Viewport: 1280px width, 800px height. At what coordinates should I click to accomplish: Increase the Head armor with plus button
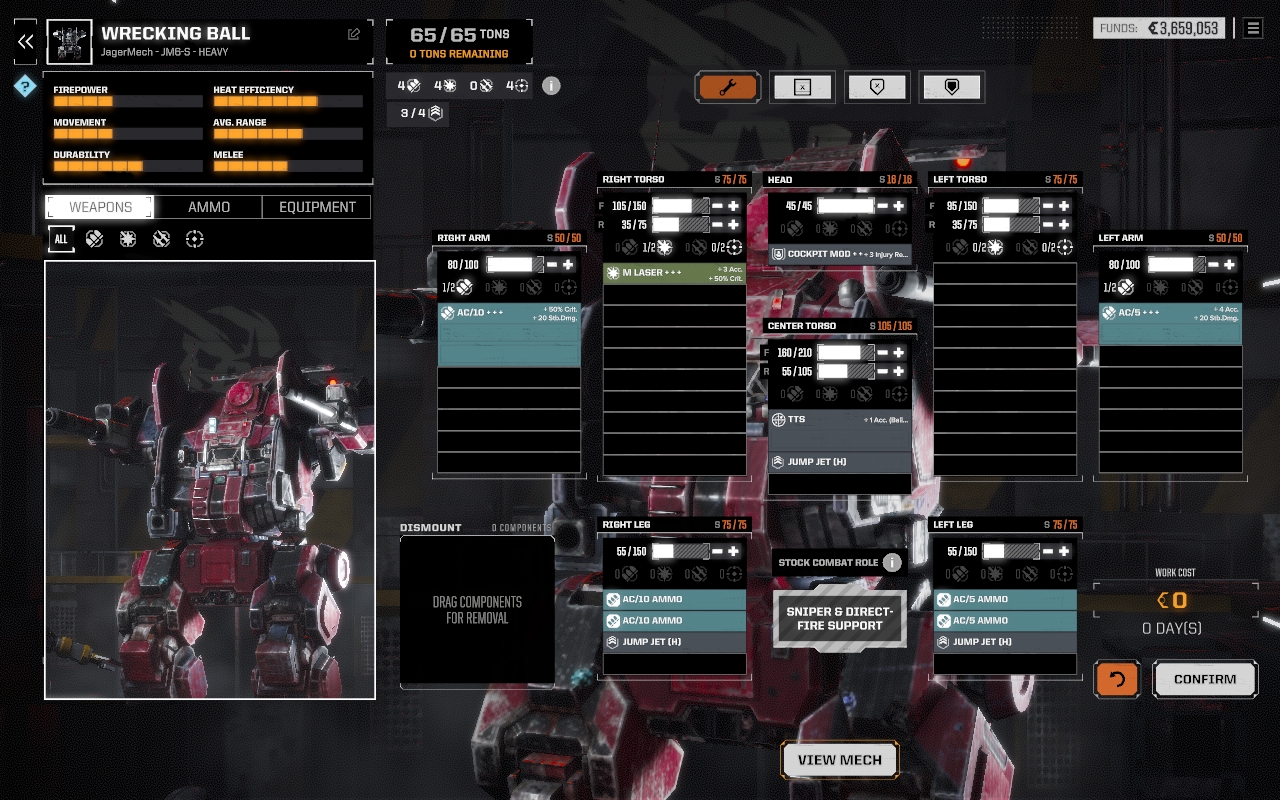click(x=899, y=206)
